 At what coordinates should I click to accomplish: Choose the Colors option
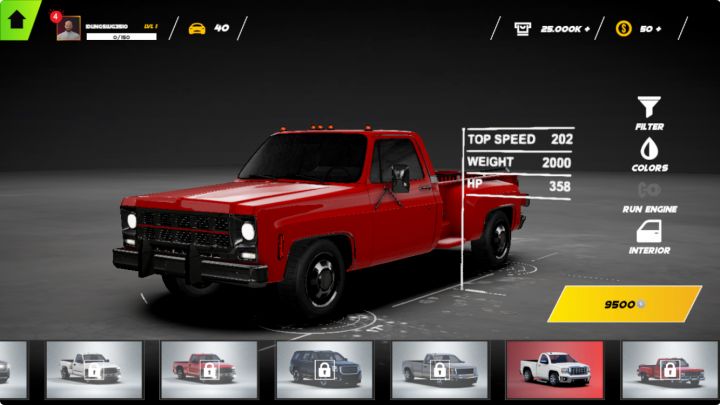click(649, 154)
